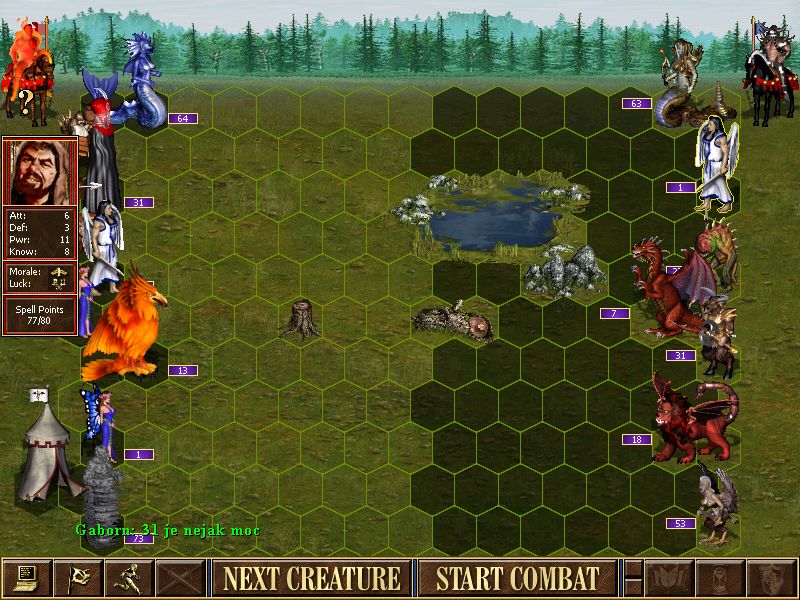Click the hourglass wait icon

tap(719, 578)
